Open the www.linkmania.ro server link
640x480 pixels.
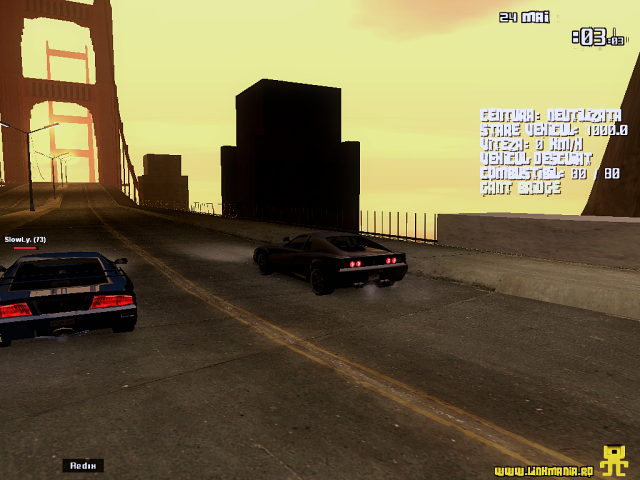[544, 470]
